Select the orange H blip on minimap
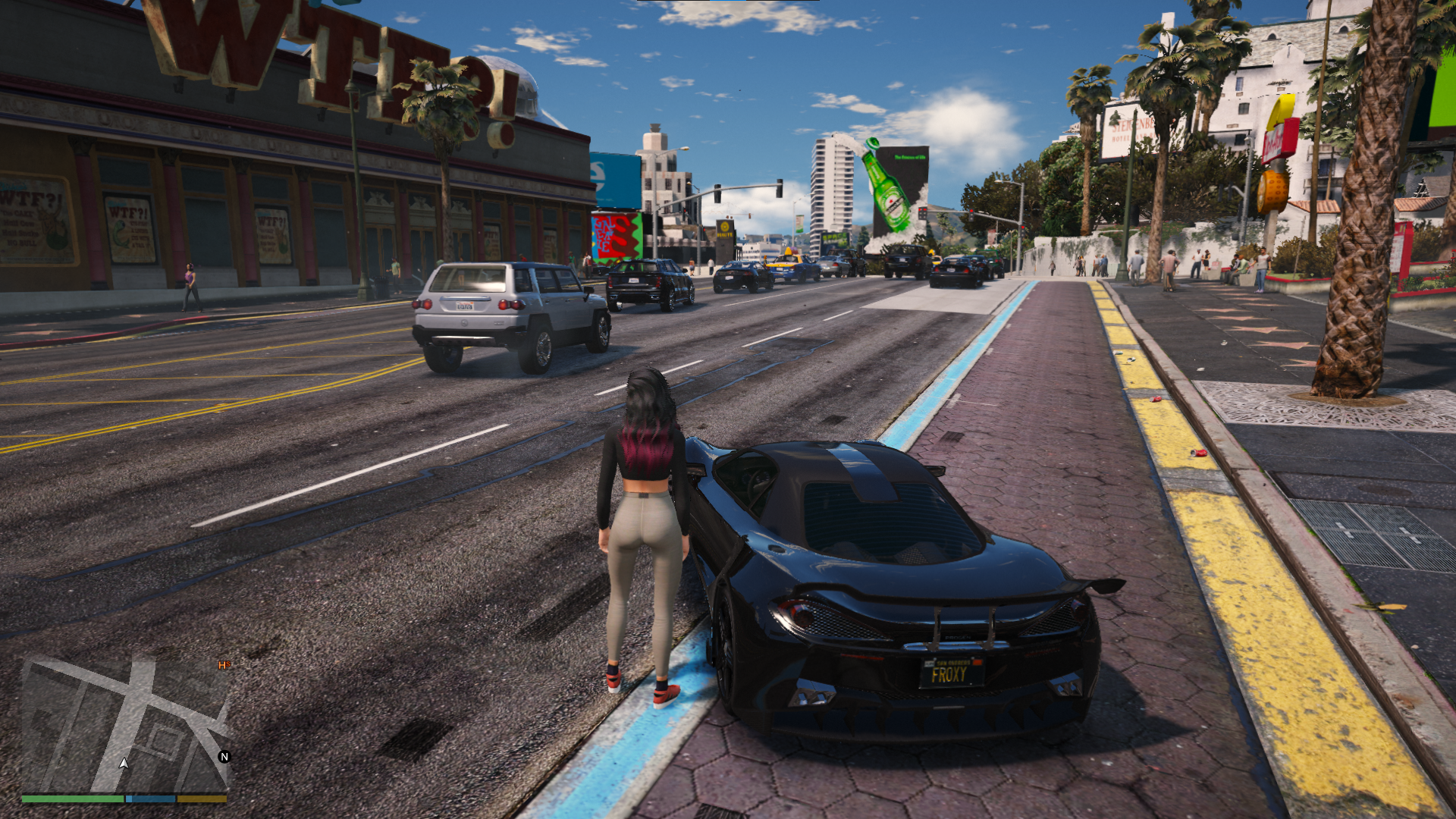This screenshot has height=819, width=1456. coord(224,665)
